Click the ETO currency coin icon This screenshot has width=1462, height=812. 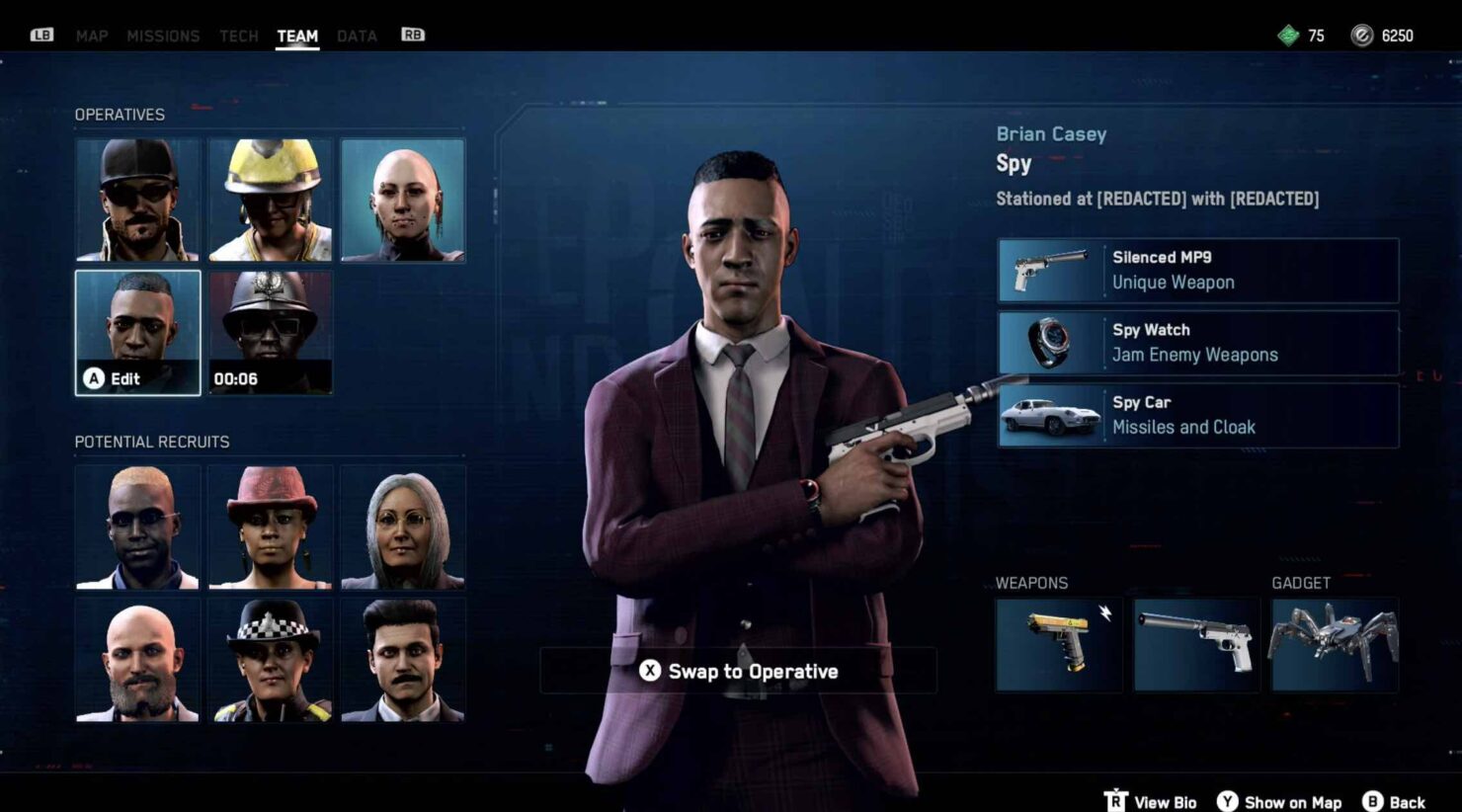1363,35
